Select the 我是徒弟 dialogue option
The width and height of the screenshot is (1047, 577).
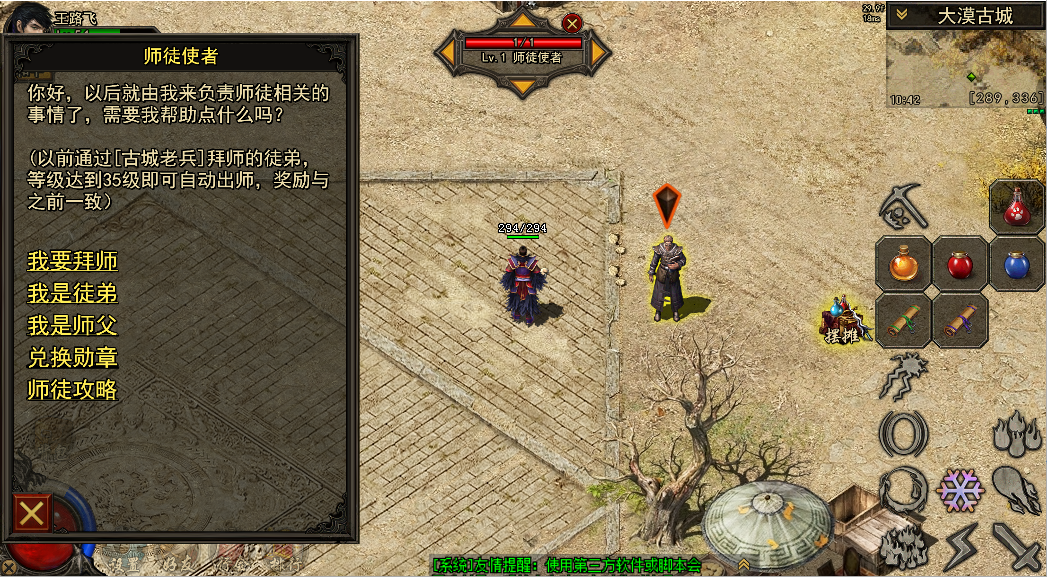[x=72, y=294]
